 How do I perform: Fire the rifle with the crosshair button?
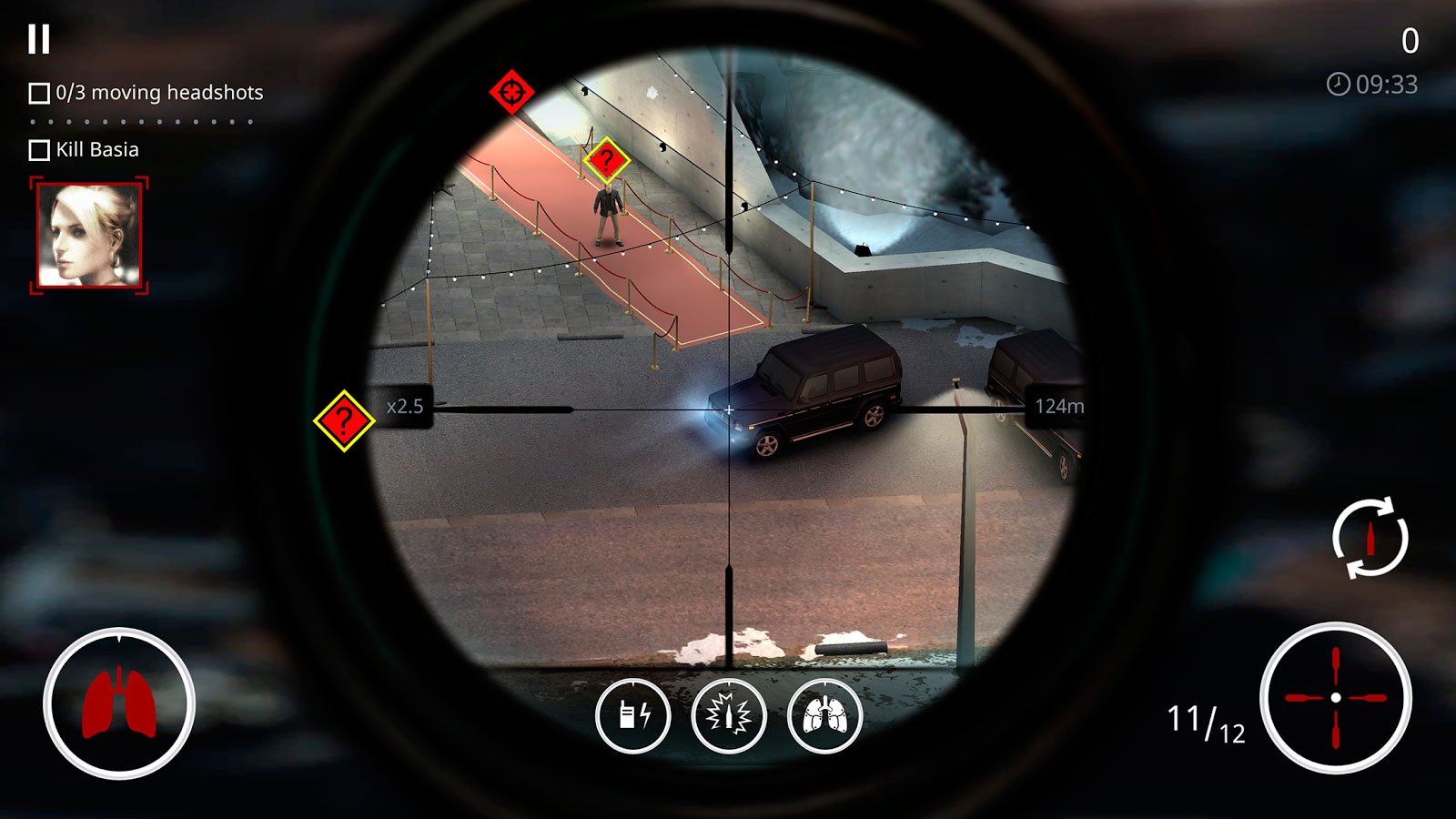(1335, 698)
